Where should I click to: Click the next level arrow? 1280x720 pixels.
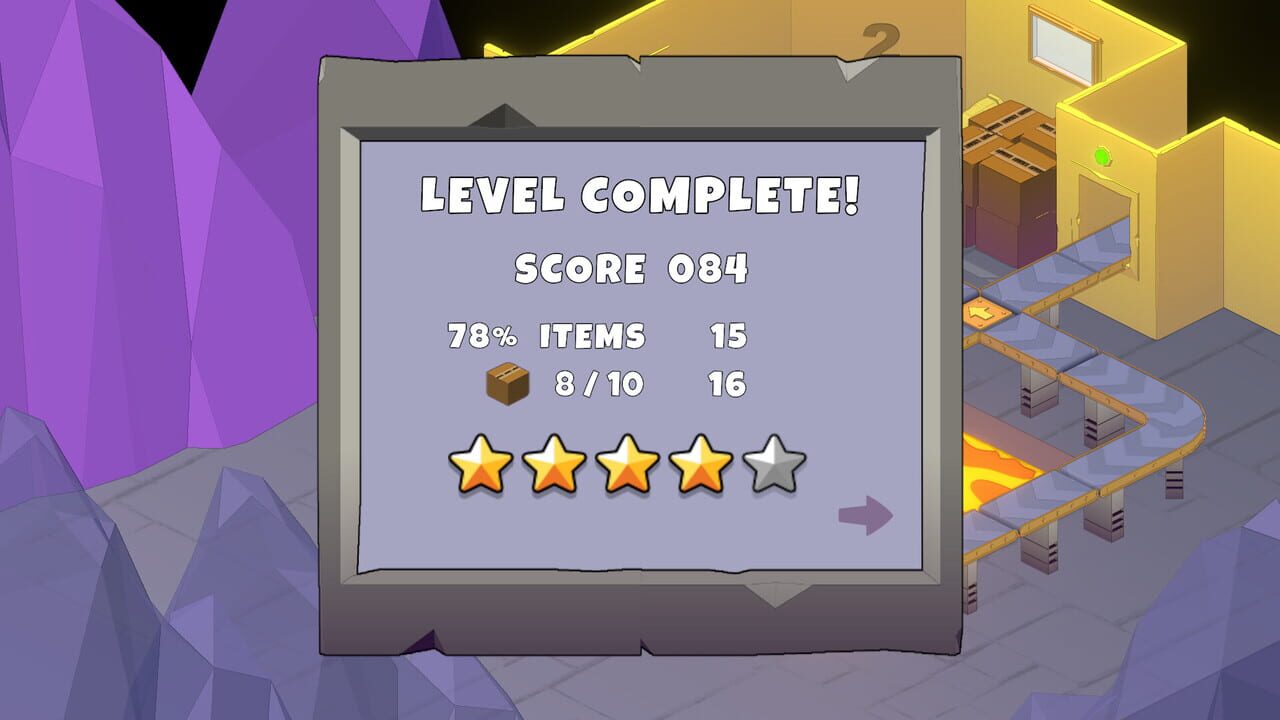pyautogui.click(x=866, y=513)
